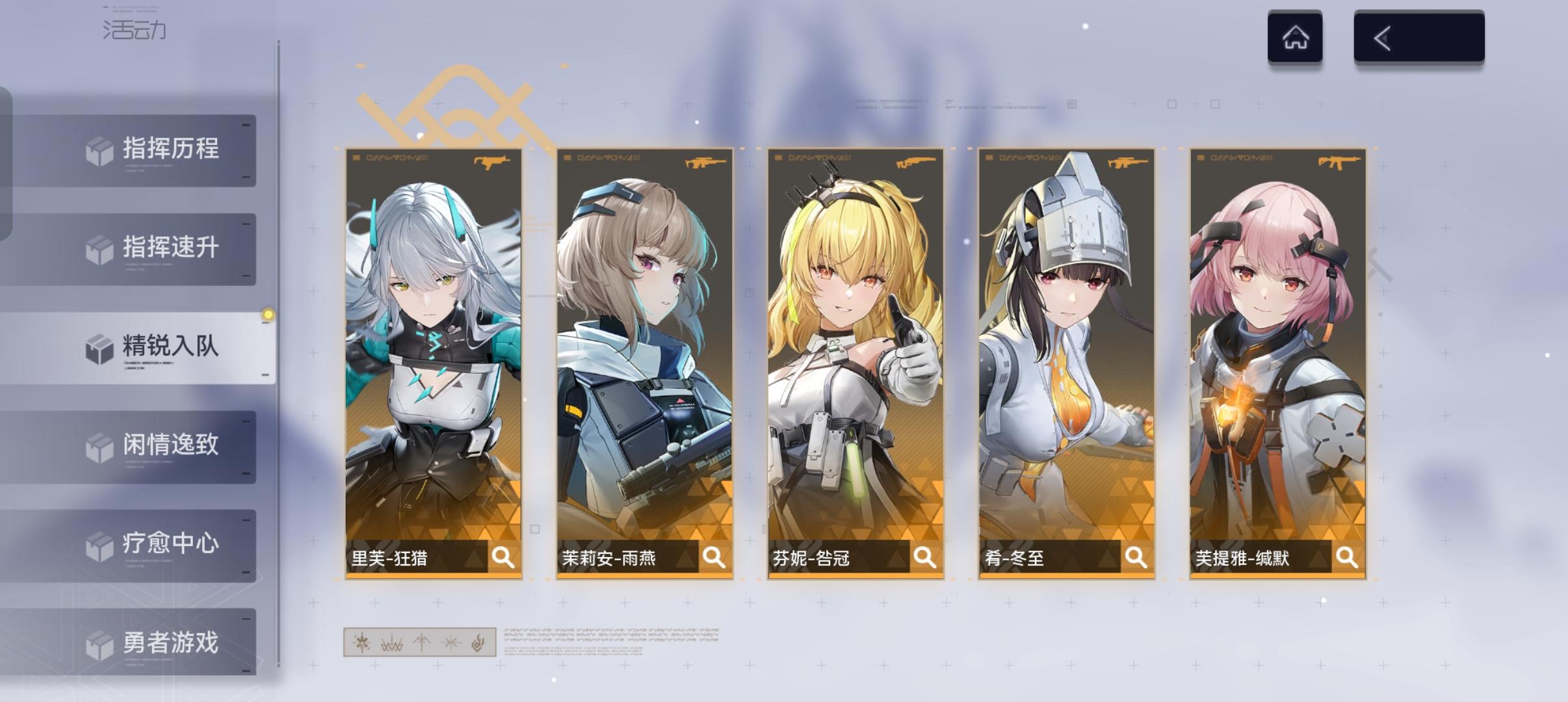Switch to the 指挥历程 tab
This screenshot has height=702, width=1568.
click(169, 149)
